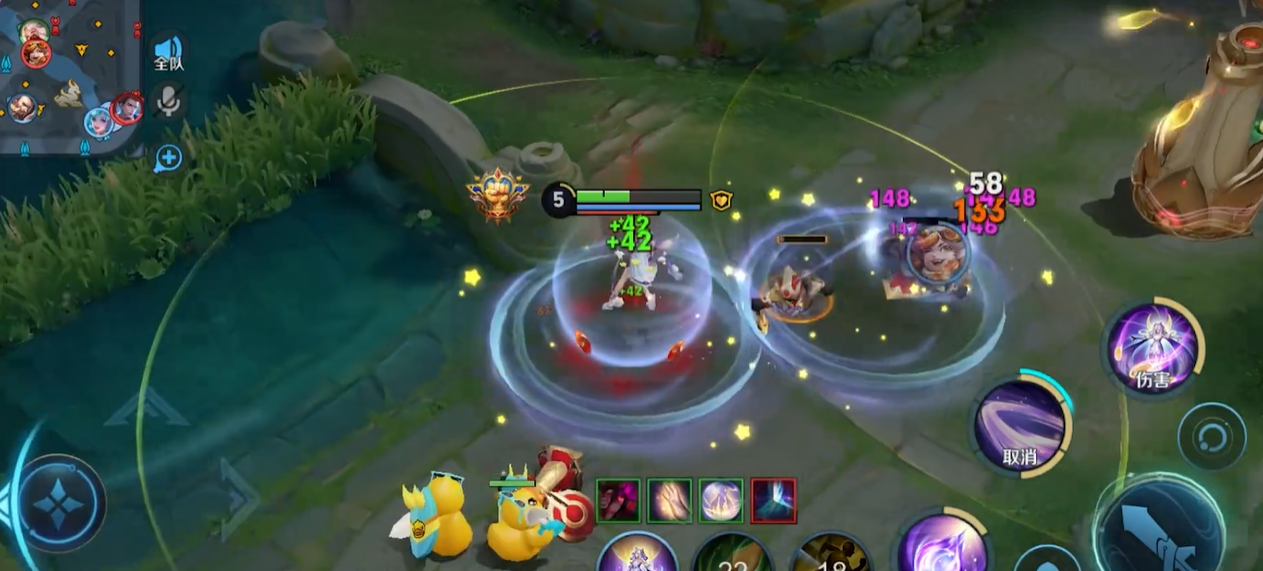1263x571 pixels.
Task: Inspect the red-bordered blue crystal debuff icon
Action: point(773,501)
